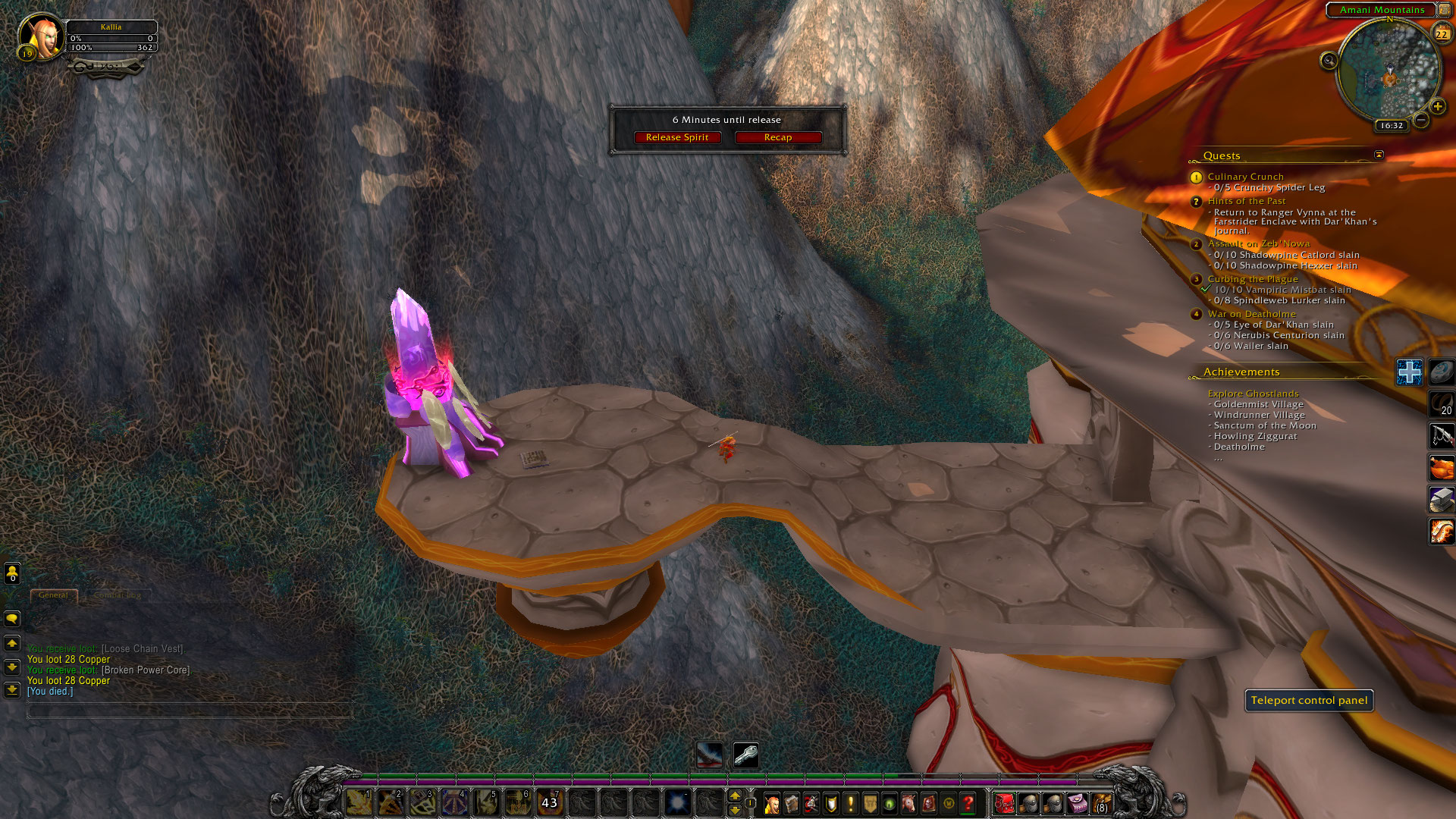This screenshot has width=1456, height=819.
Task: Click the silver key icon button
Action: (x=745, y=755)
